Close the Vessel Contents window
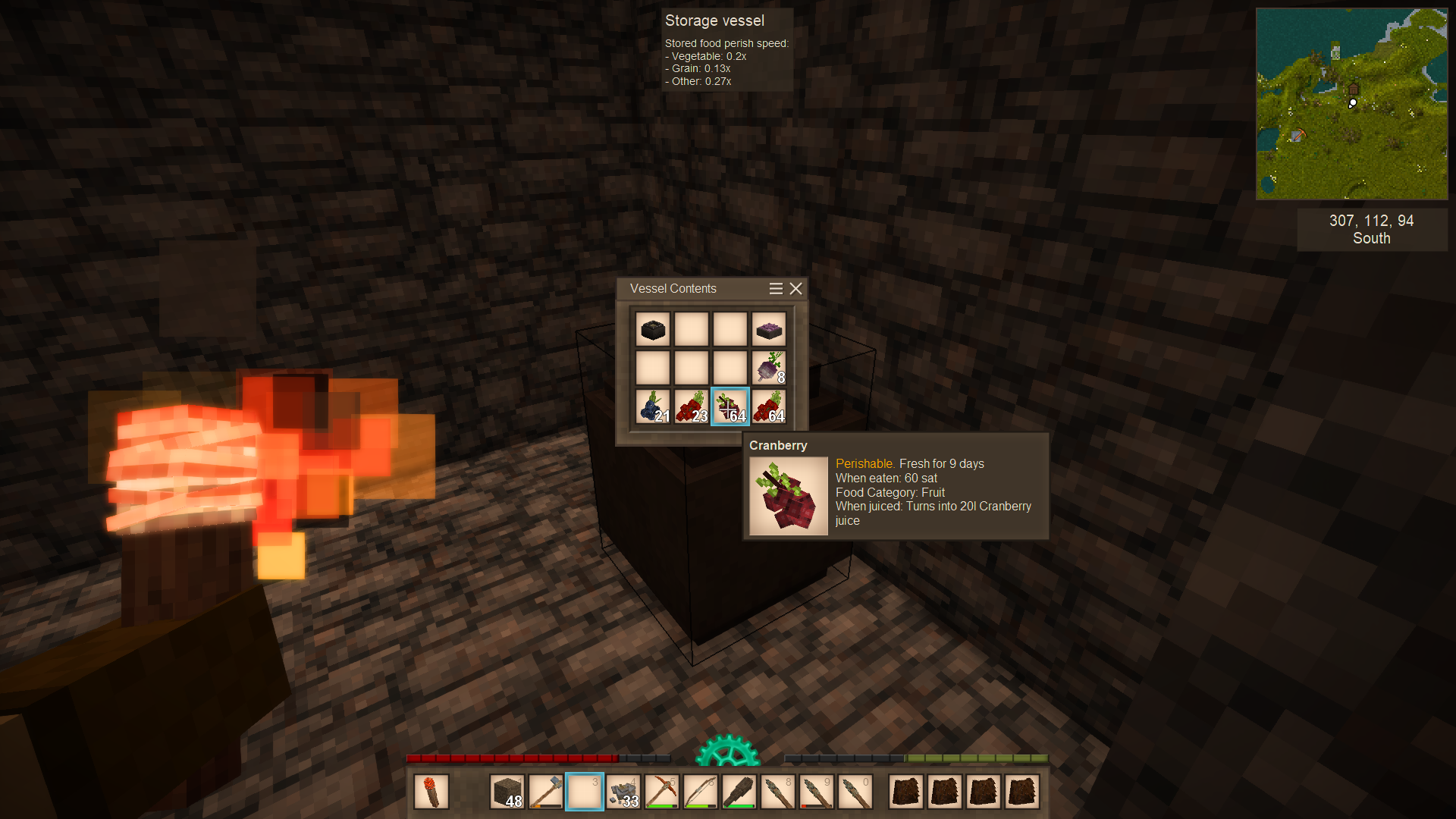This screenshot has width=1456, height=819. point(795,289)
